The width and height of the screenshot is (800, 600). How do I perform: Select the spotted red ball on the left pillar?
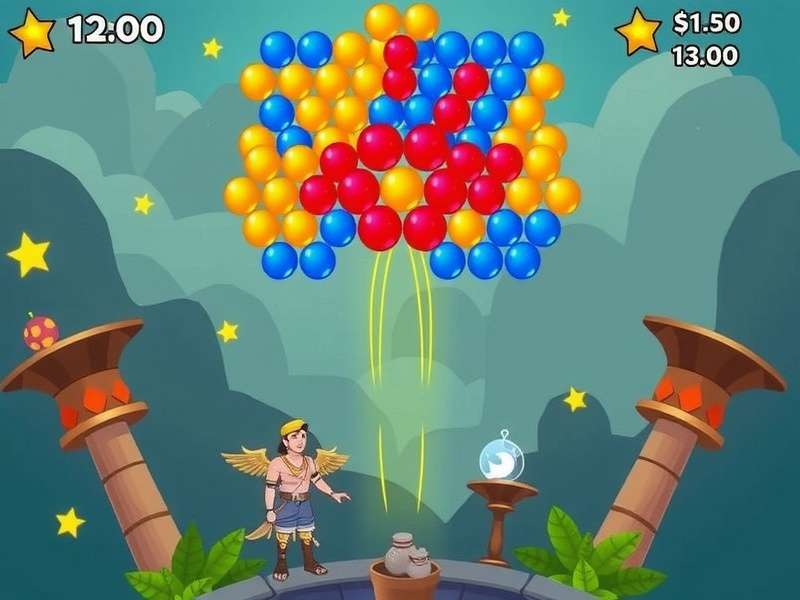click(41, 332)
